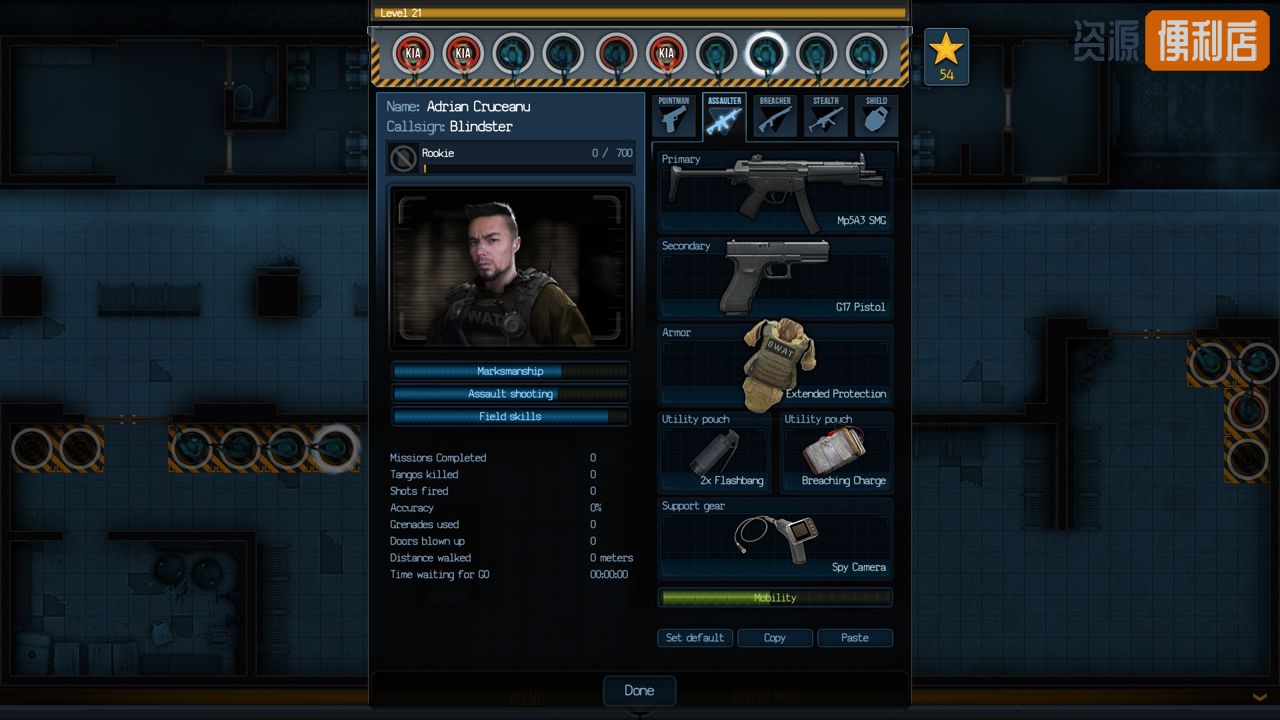The height and width of the screenshot is (720, 1280).
Task: Edit the callsign Blindster
Action: click(481, 127)
